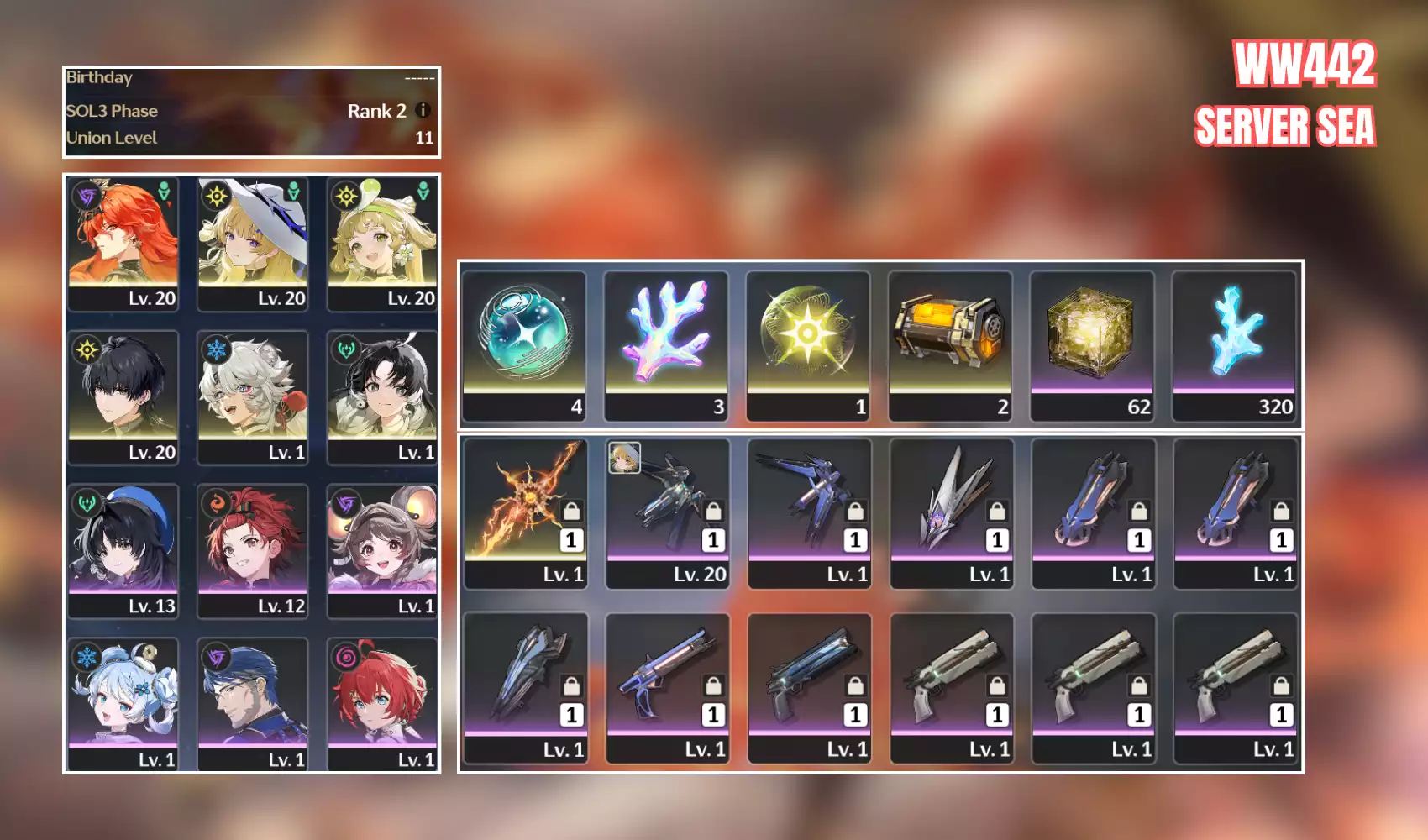This screenshot has height=840, width=1428.
Task: Choose the blonde character wearing a white hat
Action: 252,242
